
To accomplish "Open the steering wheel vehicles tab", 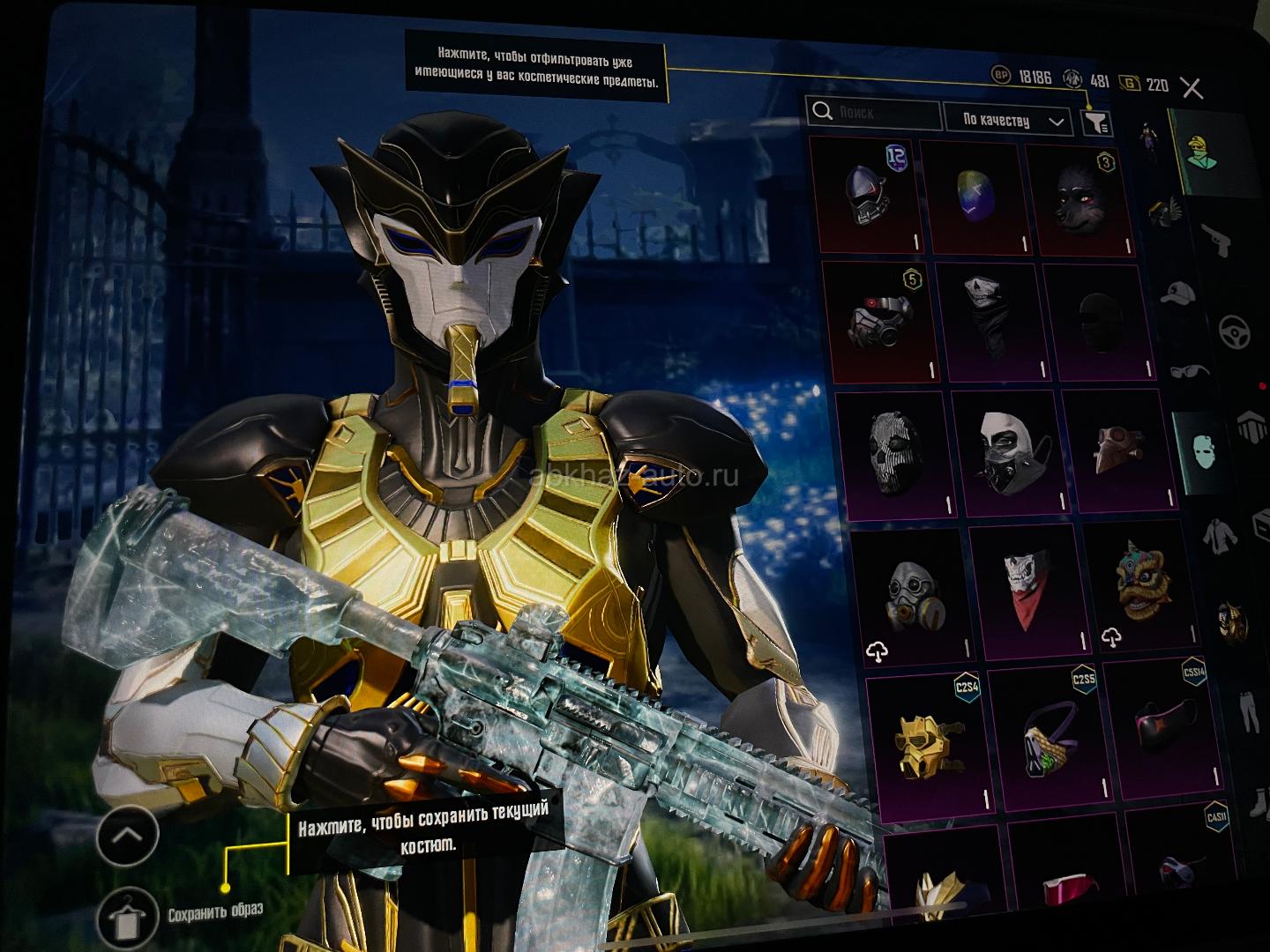I will point(1235,331).
